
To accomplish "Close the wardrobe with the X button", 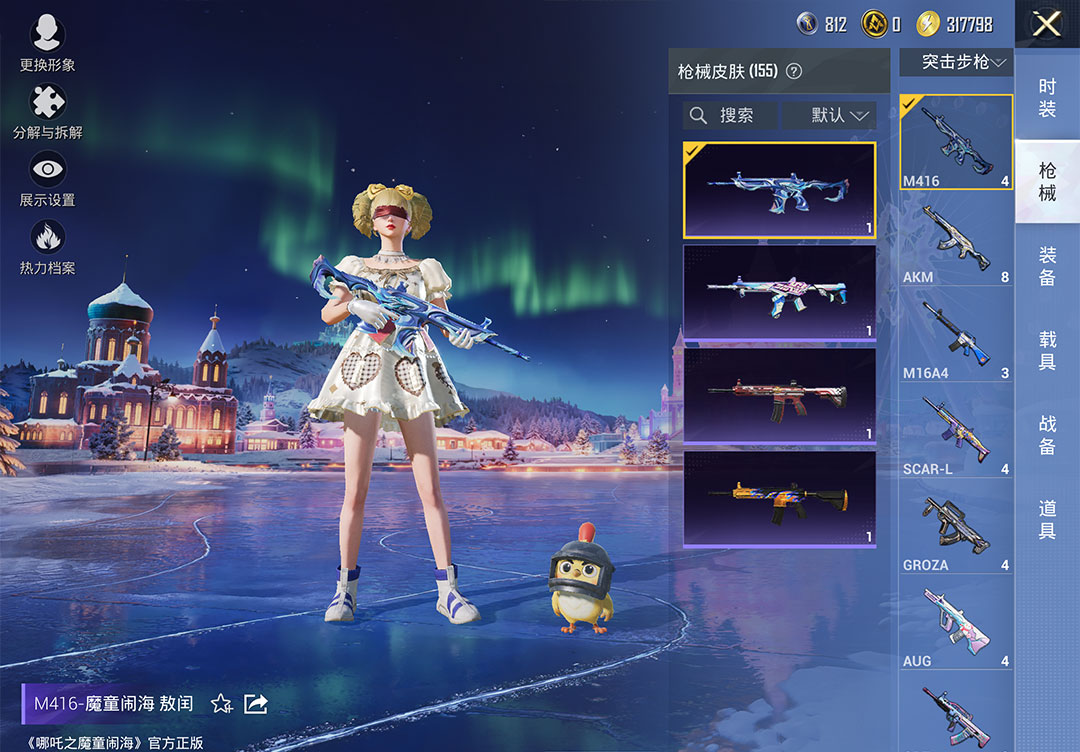I will coord(1046,24).
